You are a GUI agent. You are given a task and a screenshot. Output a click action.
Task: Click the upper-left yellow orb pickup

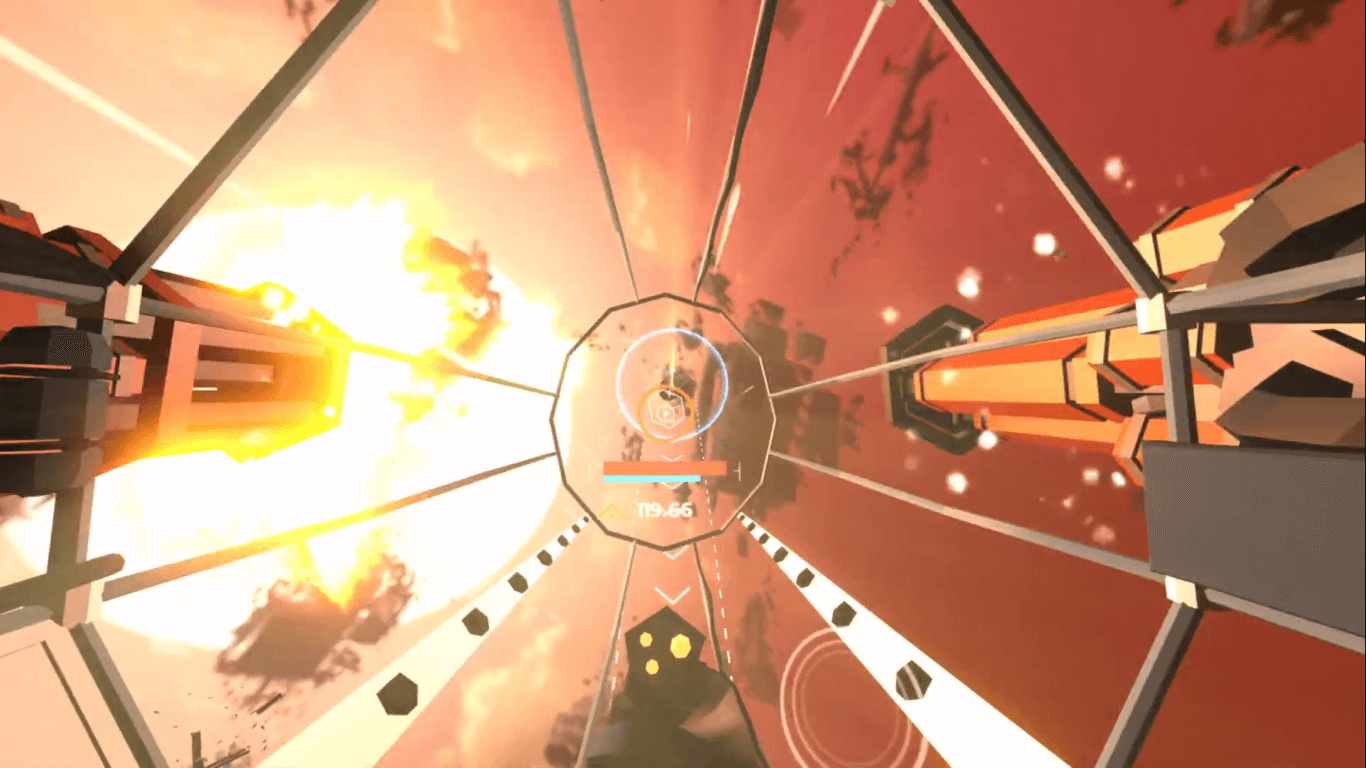pos(646,639)
